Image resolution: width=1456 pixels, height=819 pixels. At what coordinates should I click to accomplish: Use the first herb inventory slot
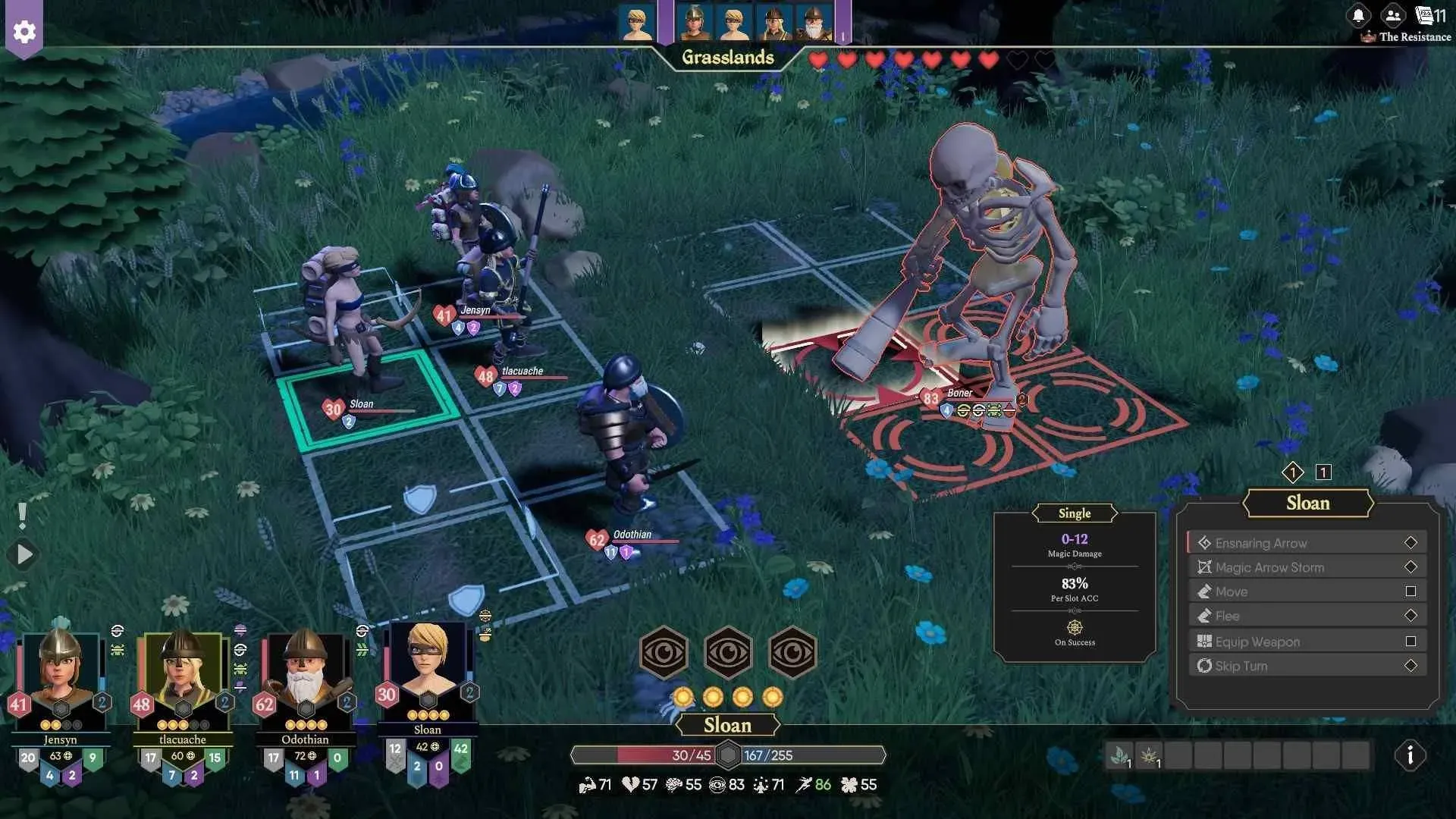click(1119, 755)
